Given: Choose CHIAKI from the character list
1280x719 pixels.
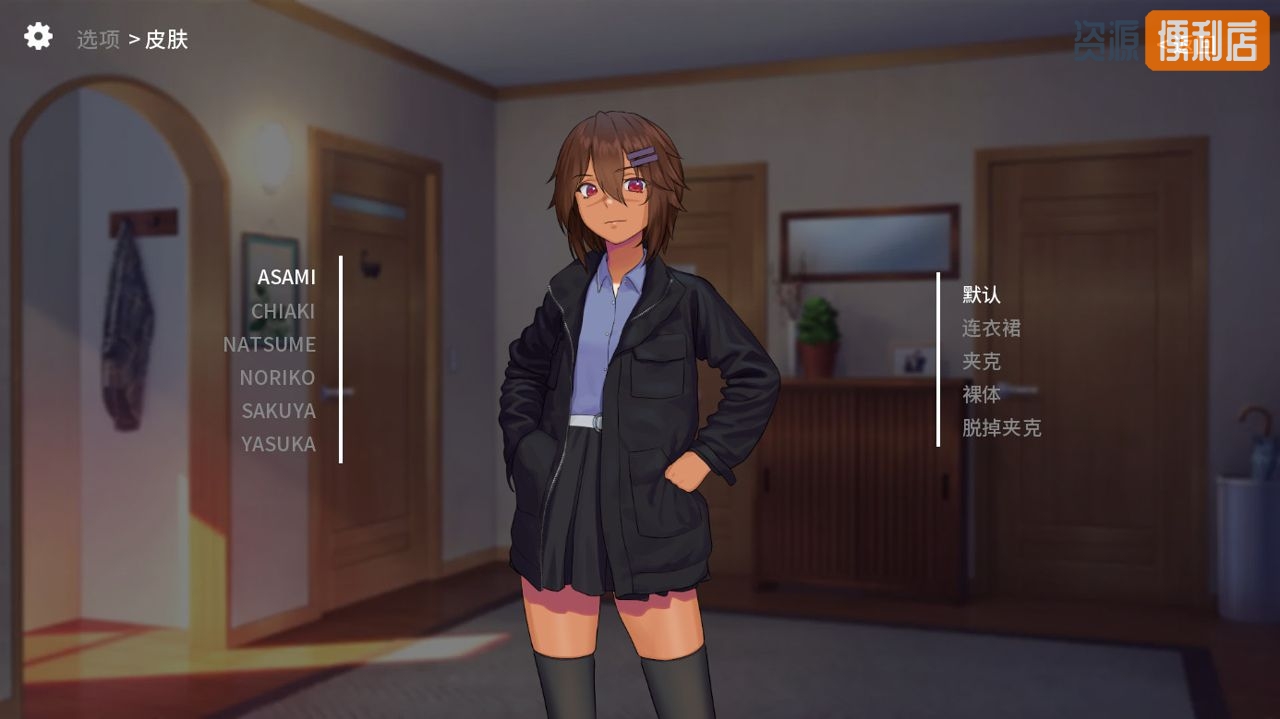Looking at the screenshot, I should tap(283, 311).
